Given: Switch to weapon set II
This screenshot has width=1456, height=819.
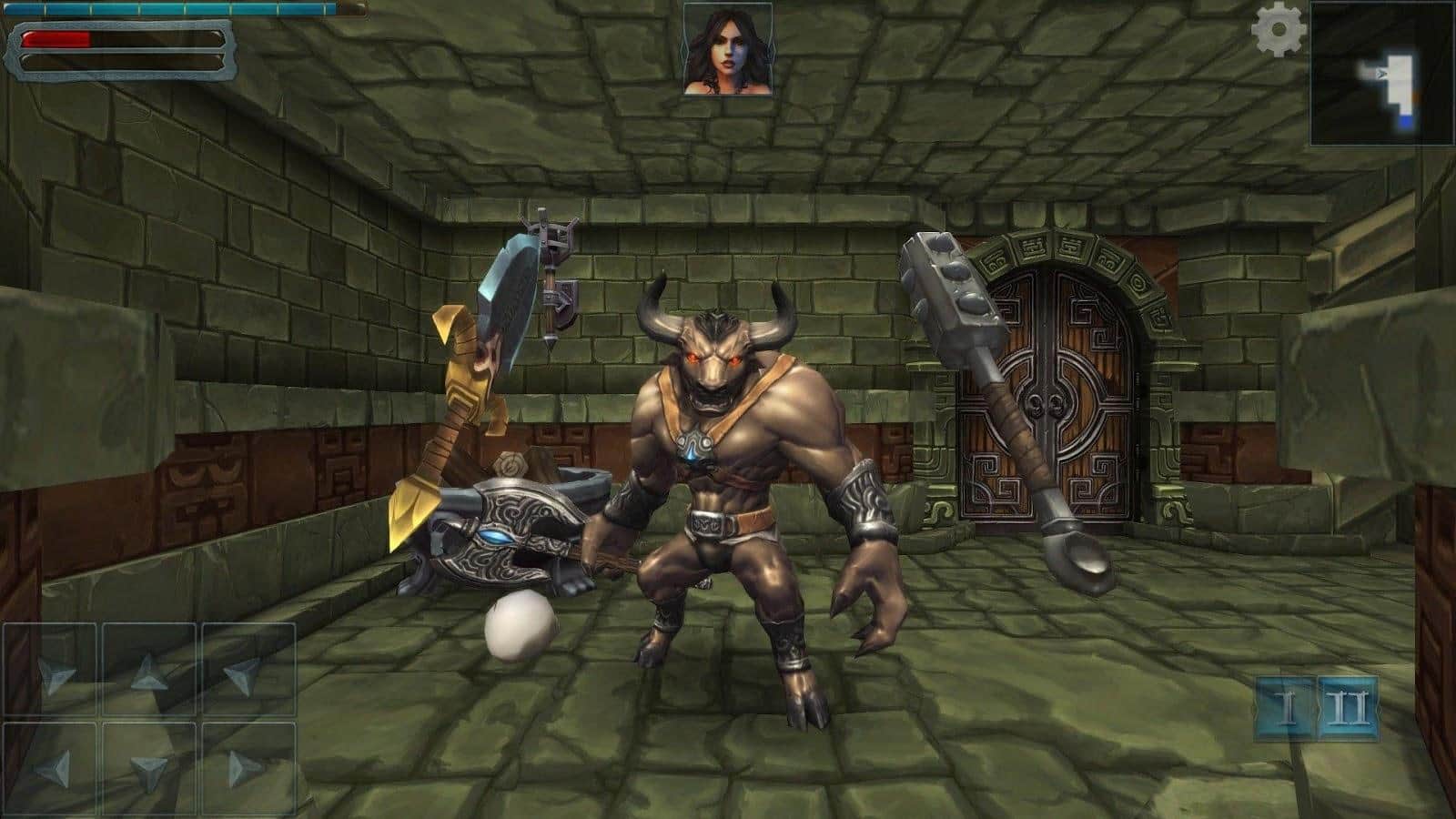Looking at the screenshot, I should (x=1348, y=708).
